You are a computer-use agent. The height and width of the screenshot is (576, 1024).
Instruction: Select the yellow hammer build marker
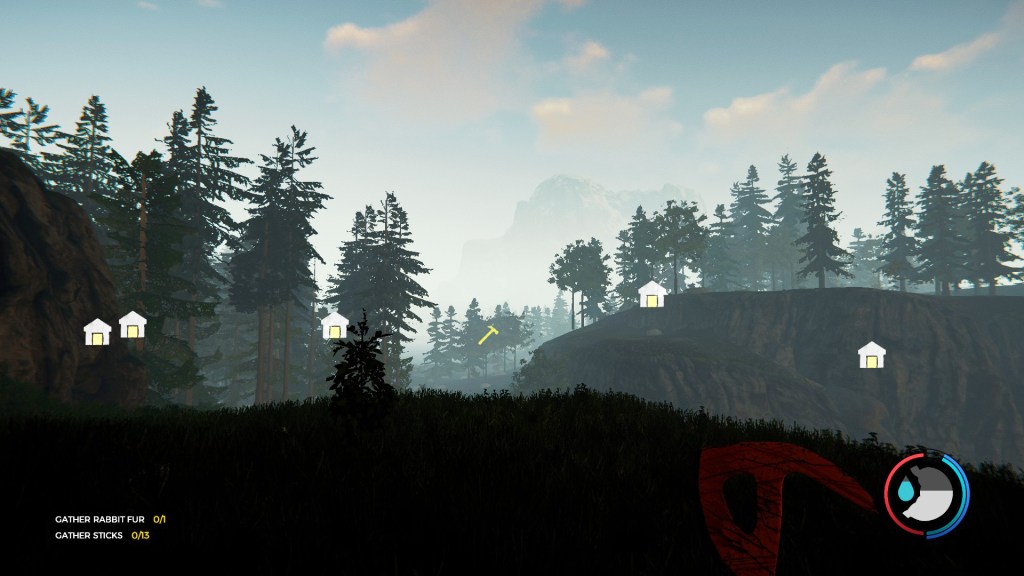coord(488,335)
